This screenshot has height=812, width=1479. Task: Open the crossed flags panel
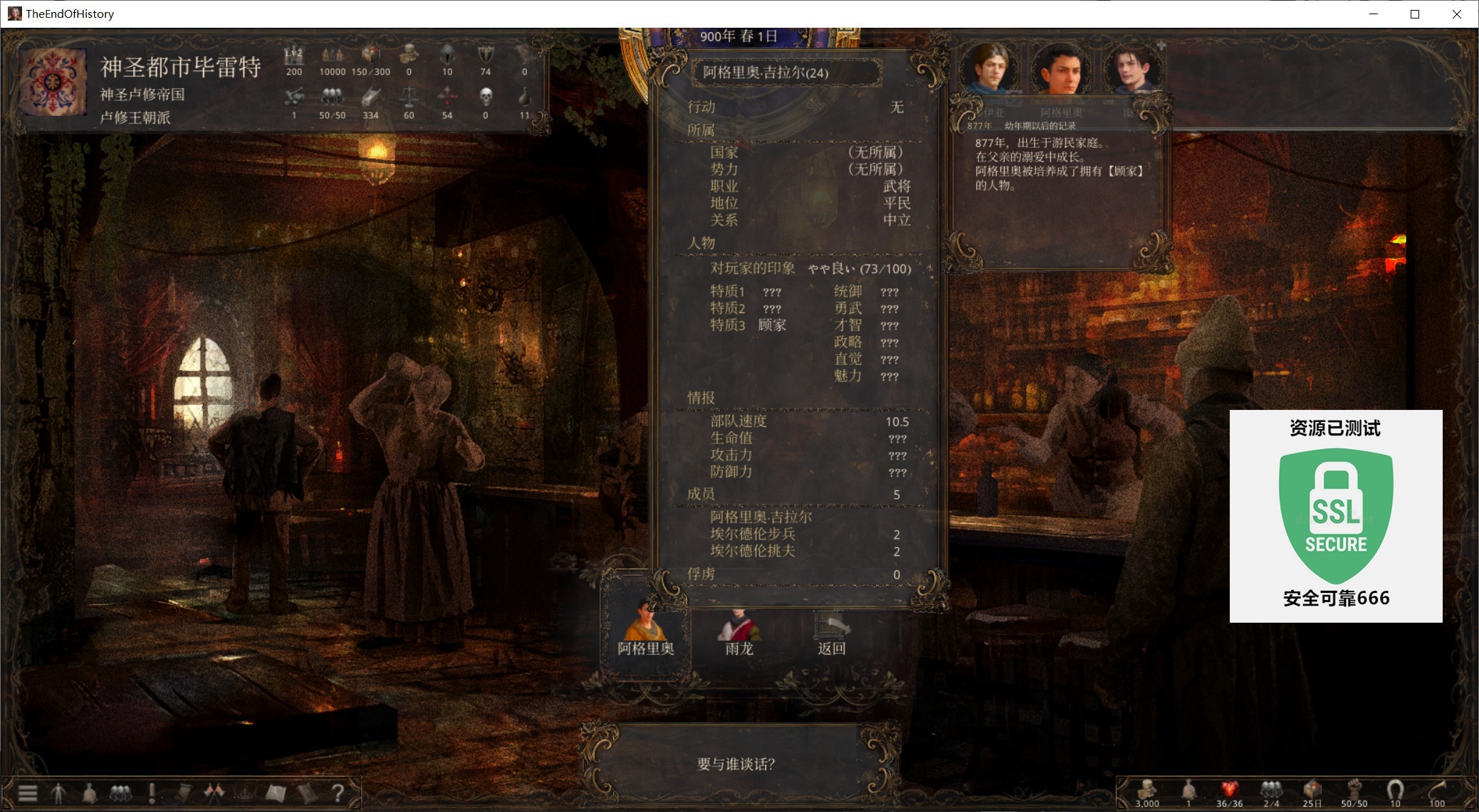(214, 793)
